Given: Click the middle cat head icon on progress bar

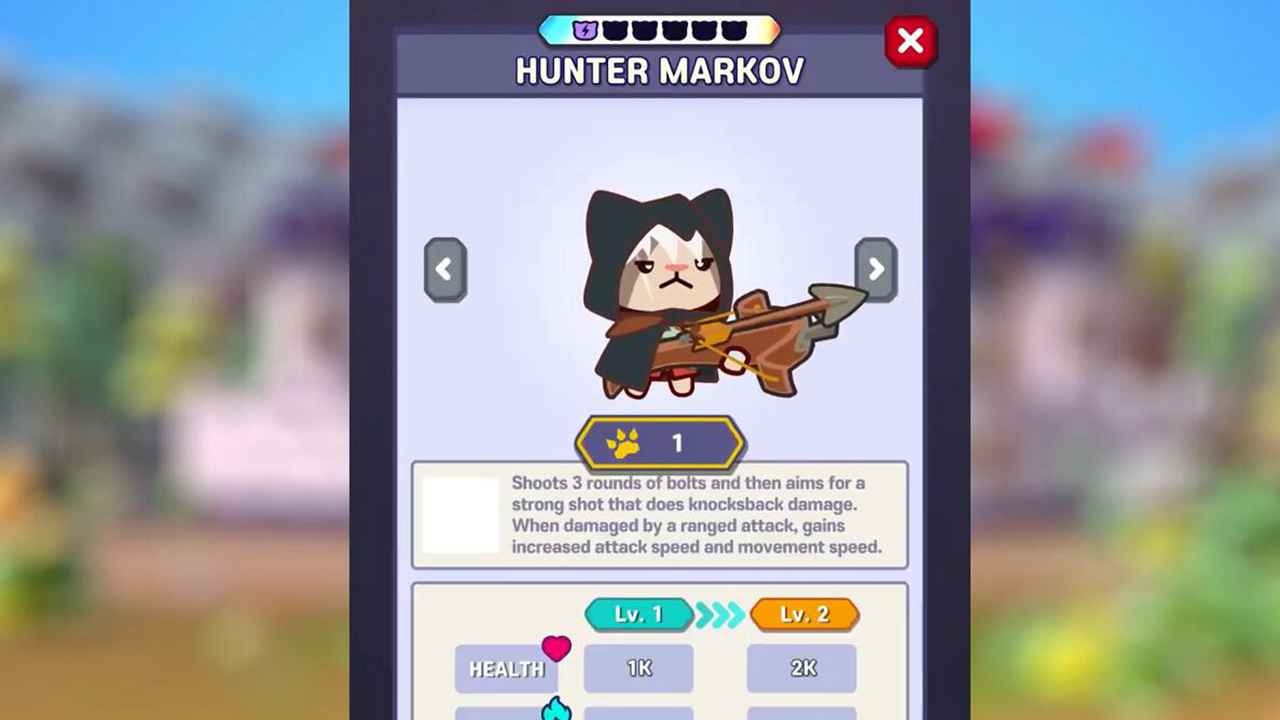Looking at the screenshot, I should (675, 30).
